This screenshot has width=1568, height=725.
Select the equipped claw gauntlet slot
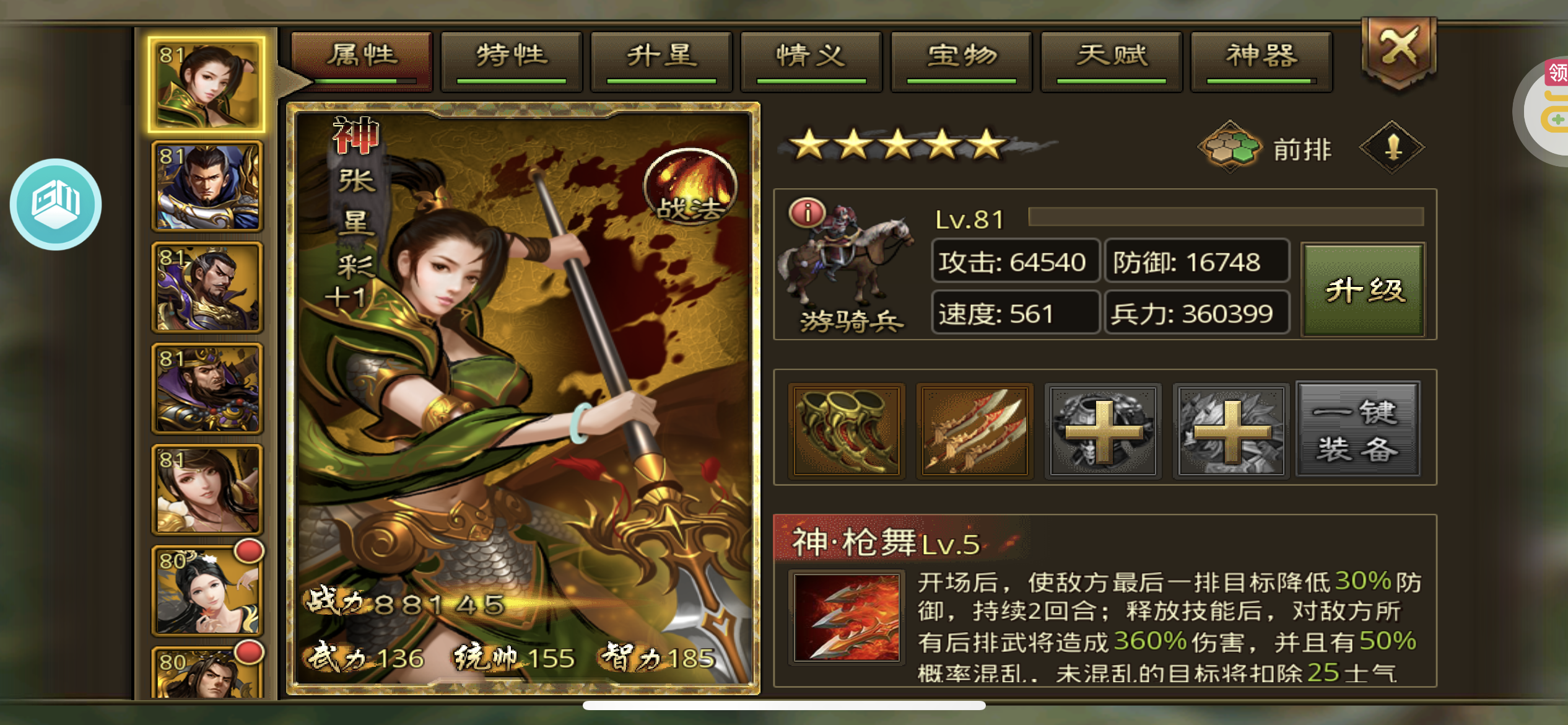point(847,431)
